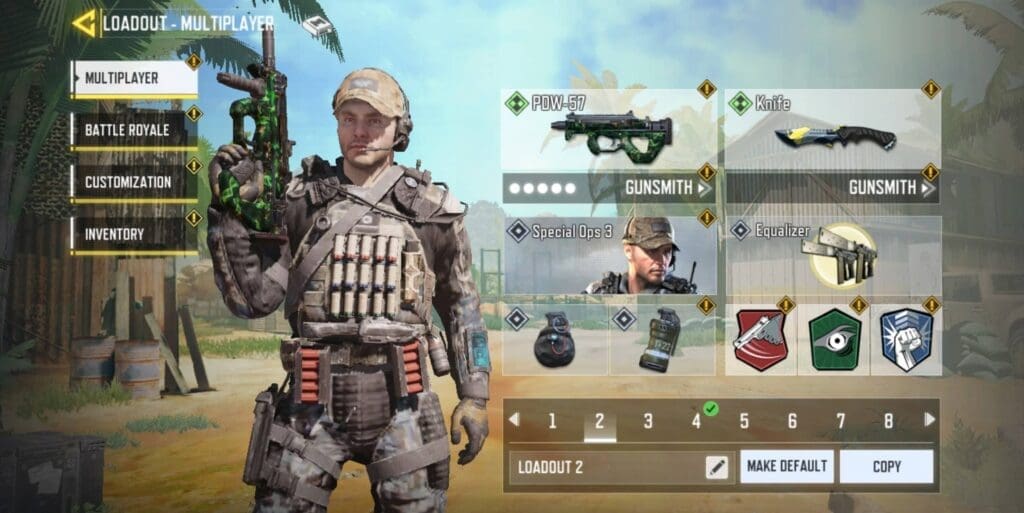Select the Equalizer operator skill slot
This screenshot has height=513, width=1024.
pos(832,256)
